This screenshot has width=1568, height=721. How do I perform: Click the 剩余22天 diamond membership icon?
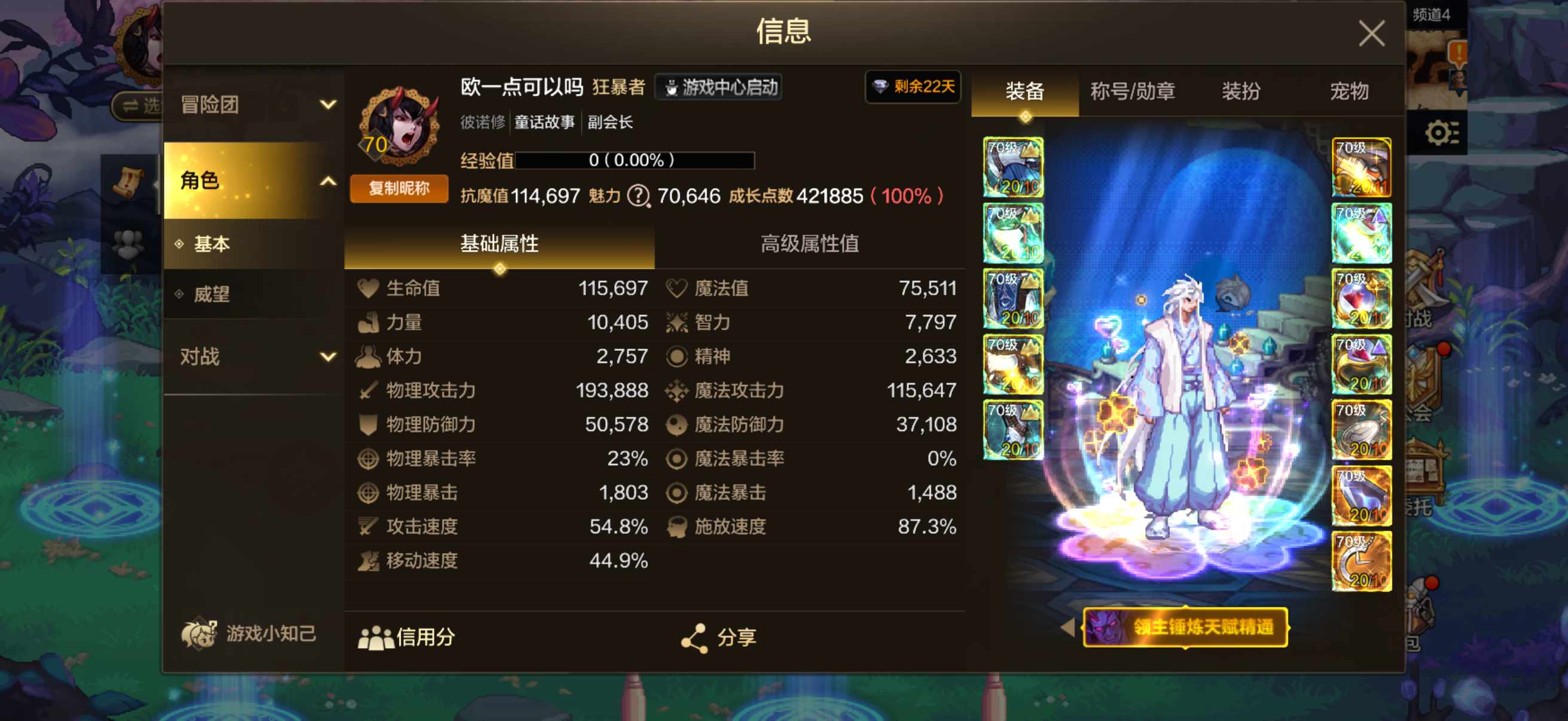point(913,88)
